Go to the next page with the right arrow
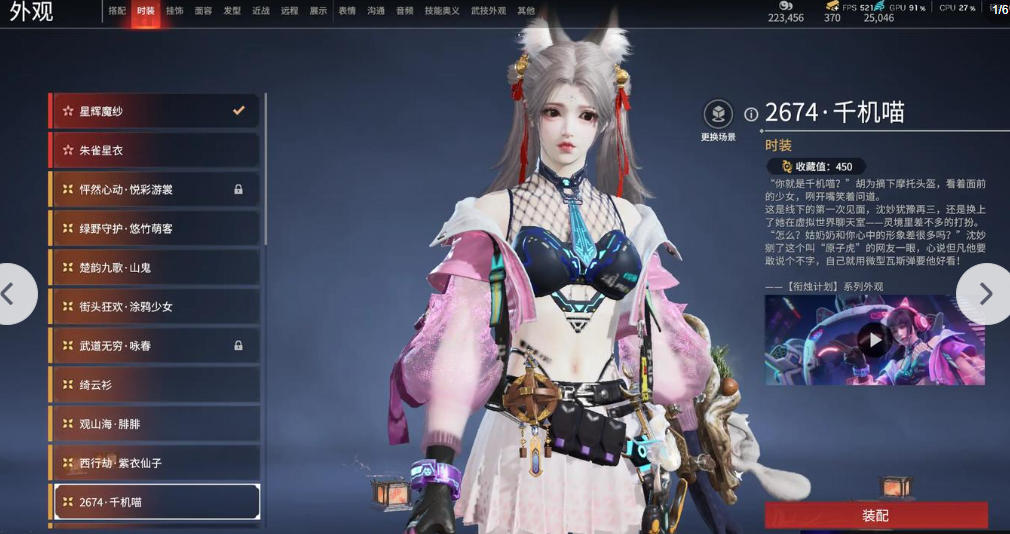The height and width of the screenshot is (534, 1010). tap(984, 293)
